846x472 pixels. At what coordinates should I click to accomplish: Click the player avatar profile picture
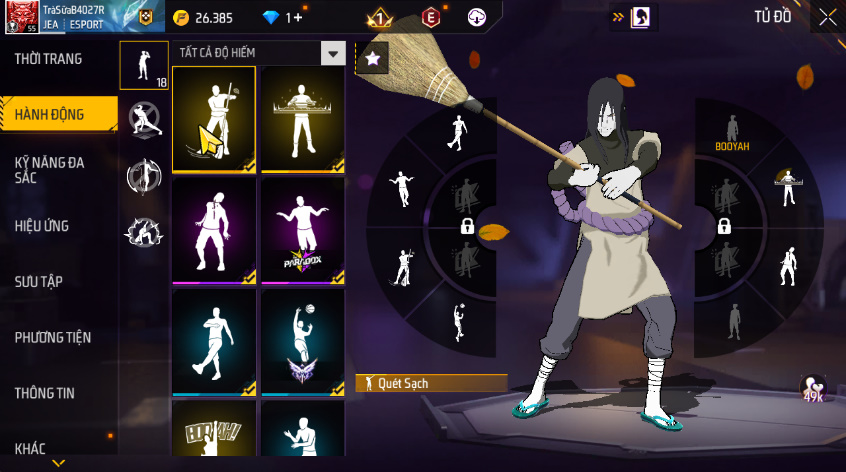[20, 17]
